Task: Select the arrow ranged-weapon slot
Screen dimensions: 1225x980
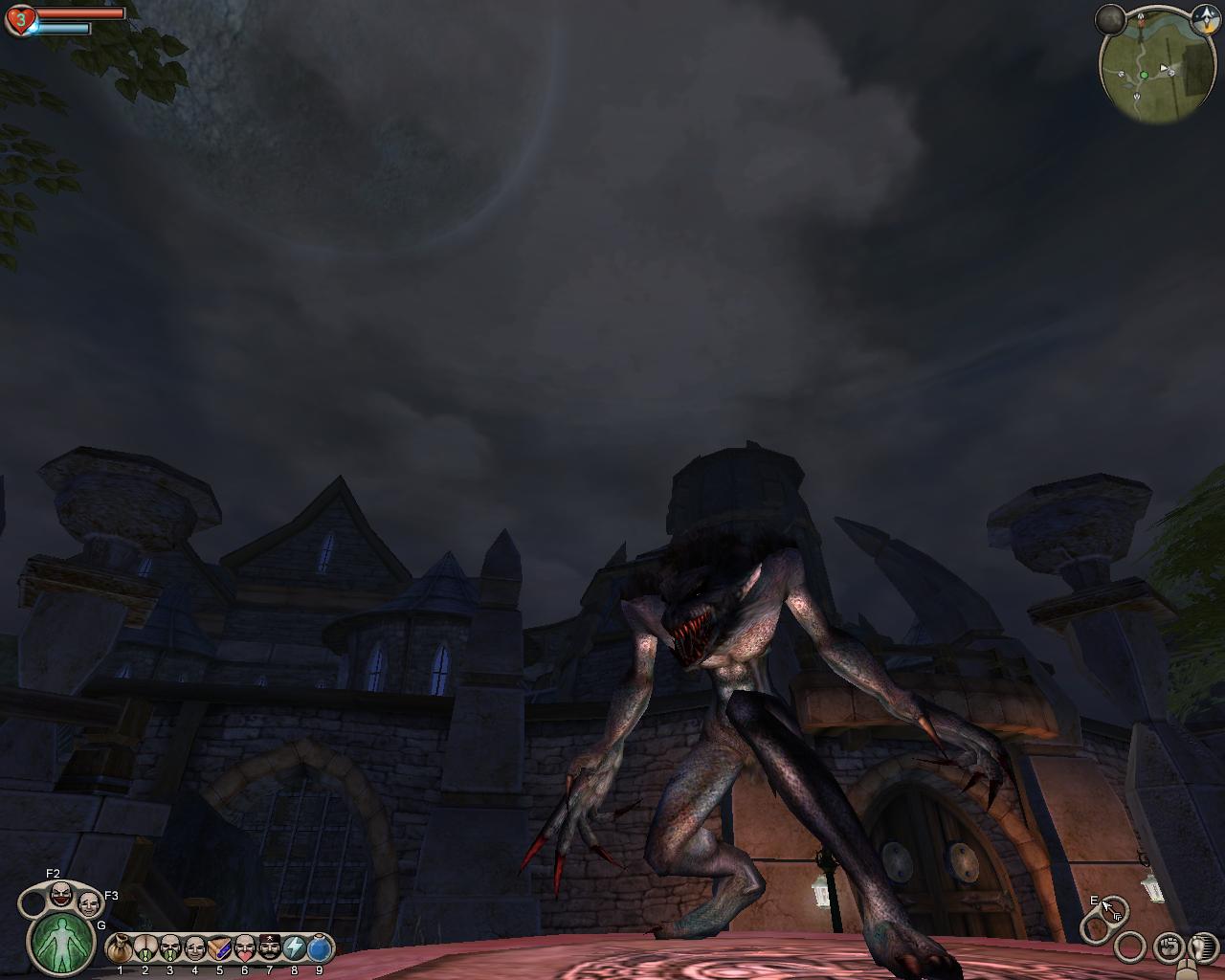Action: [1110, 908]
